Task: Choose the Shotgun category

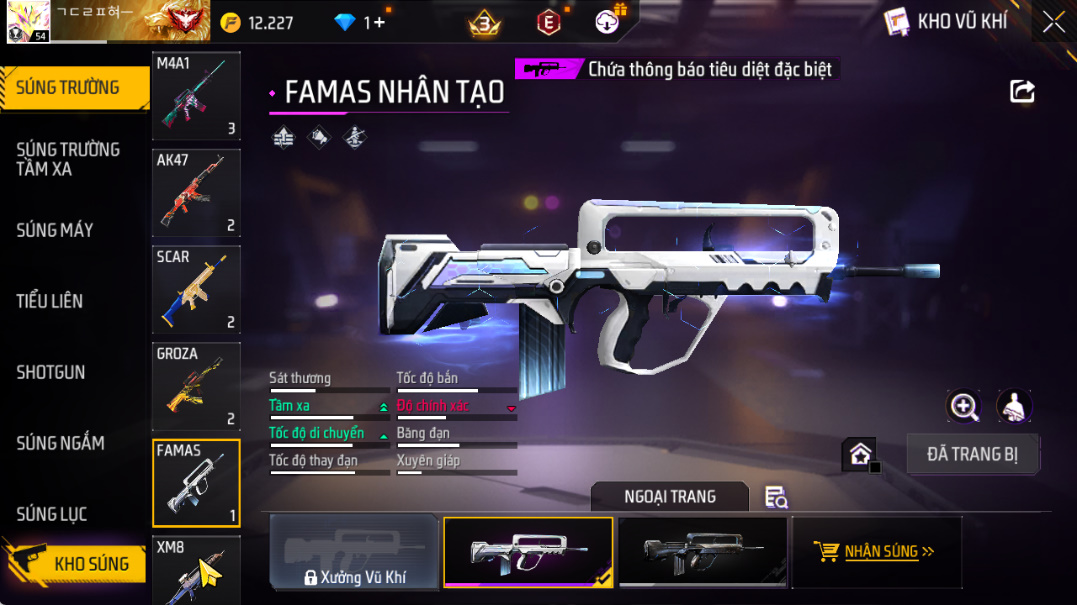Action: pyautogui.click(x=51, y=372)
